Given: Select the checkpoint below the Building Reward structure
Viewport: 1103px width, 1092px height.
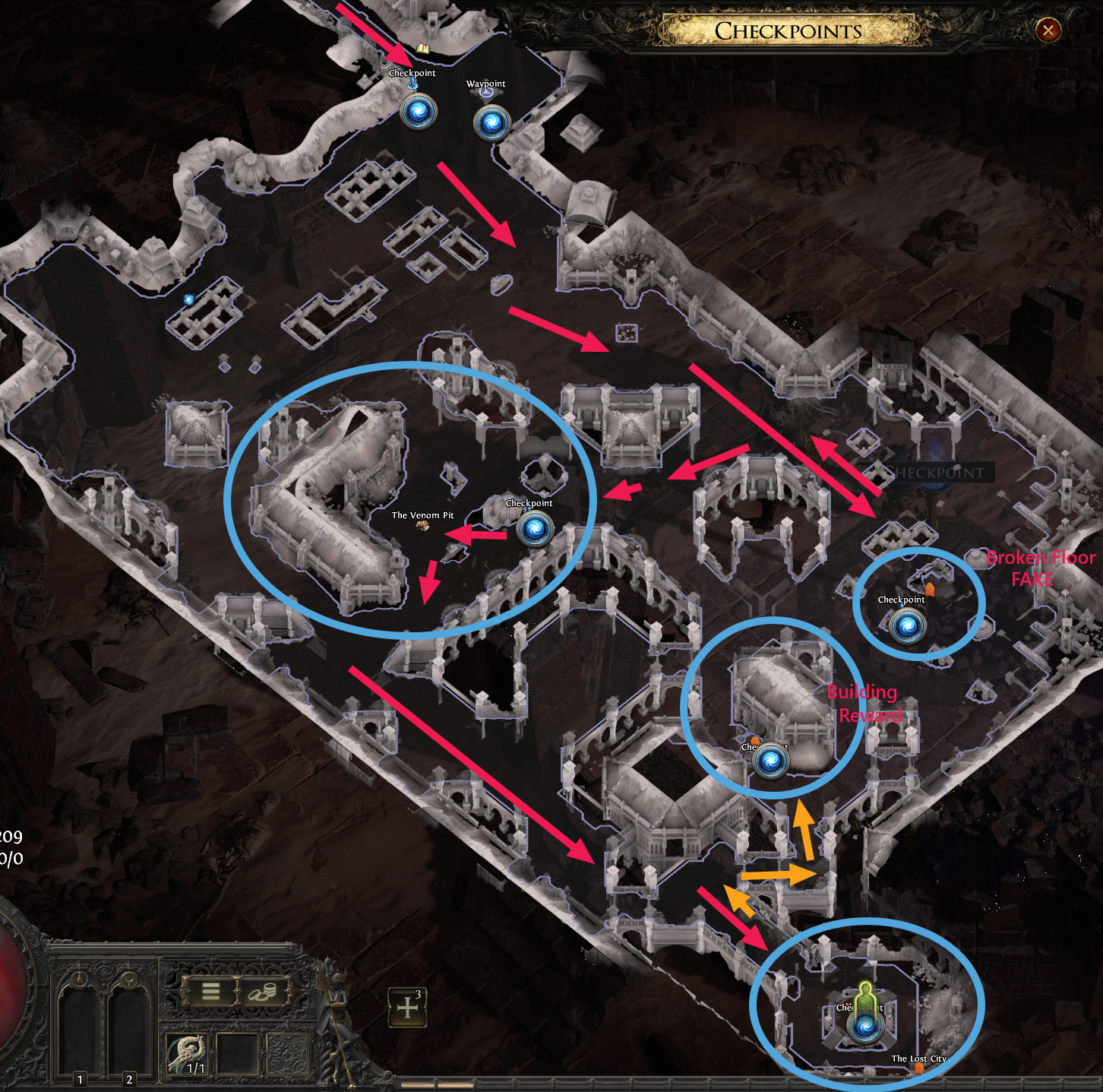Looking at the screenshot, I should coord(771,761).
